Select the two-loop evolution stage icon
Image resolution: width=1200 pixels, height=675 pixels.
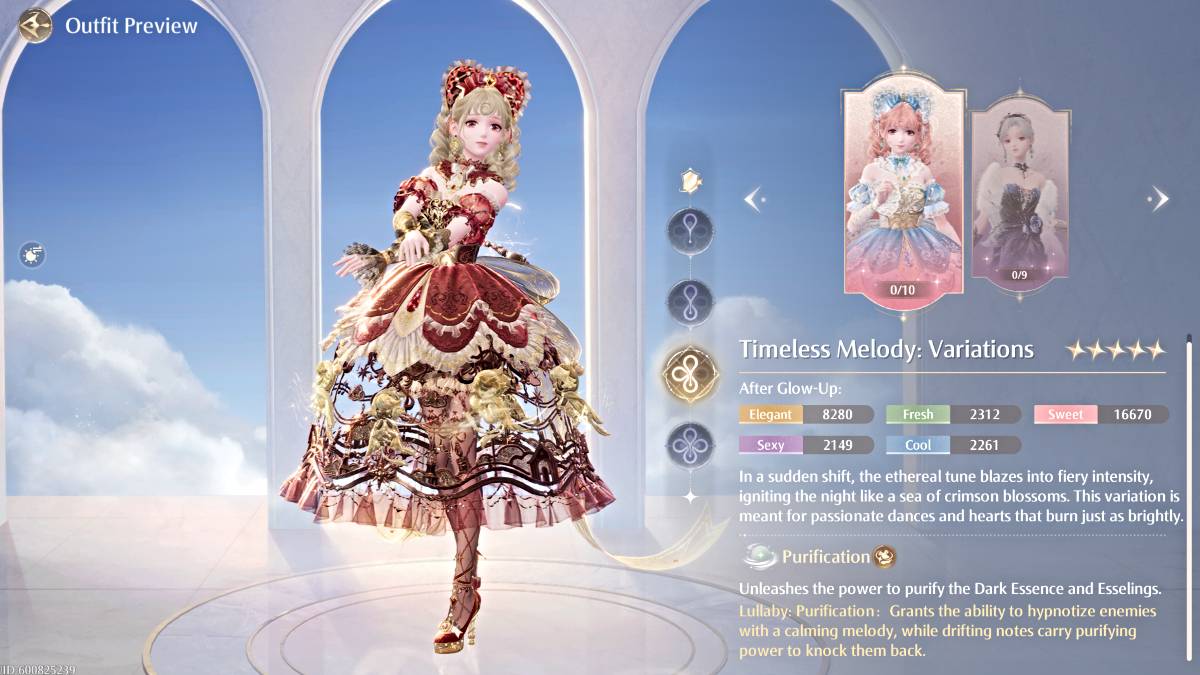pyautogui.click(x=689, y=300)
